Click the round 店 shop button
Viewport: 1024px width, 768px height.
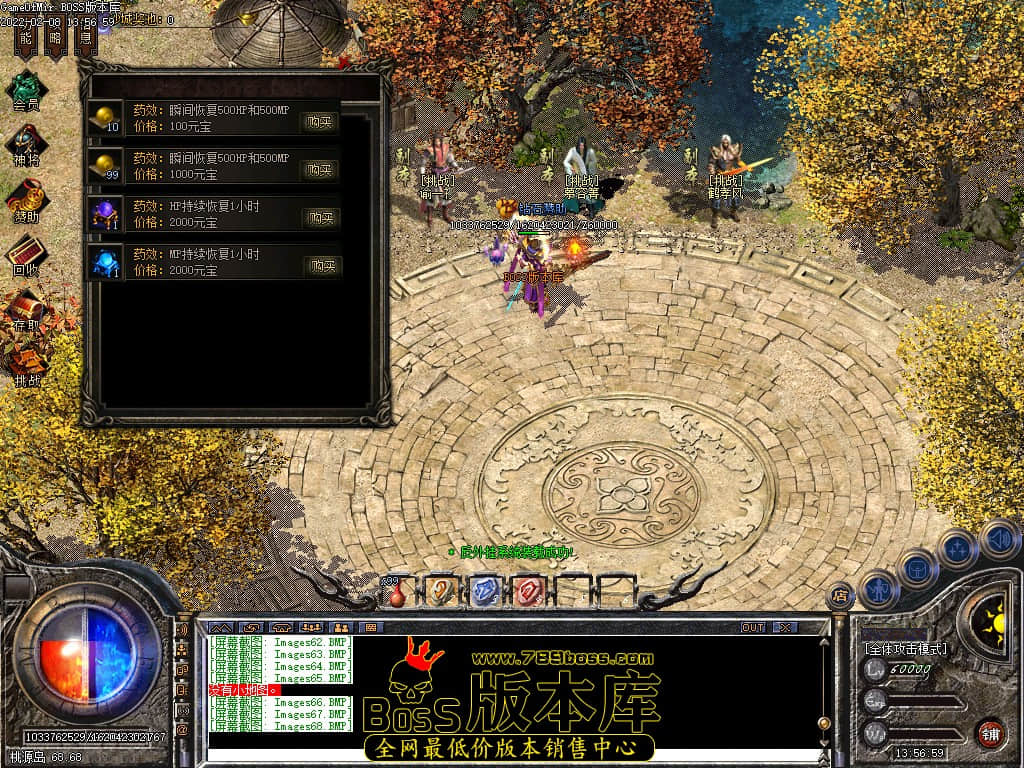[840, 596]
